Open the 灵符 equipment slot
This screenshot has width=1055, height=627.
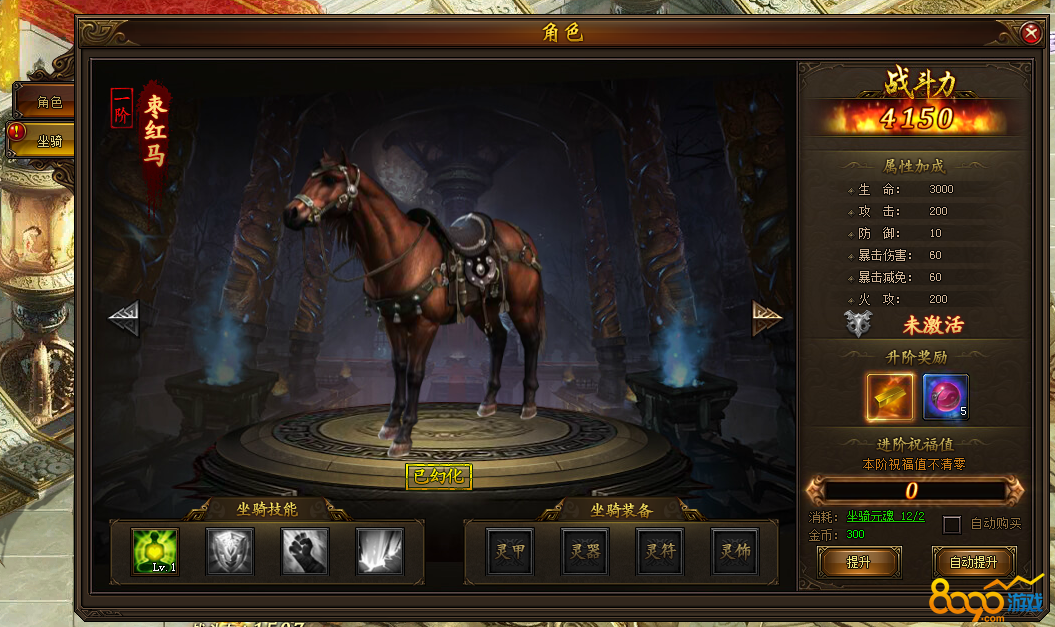(660, 551)
